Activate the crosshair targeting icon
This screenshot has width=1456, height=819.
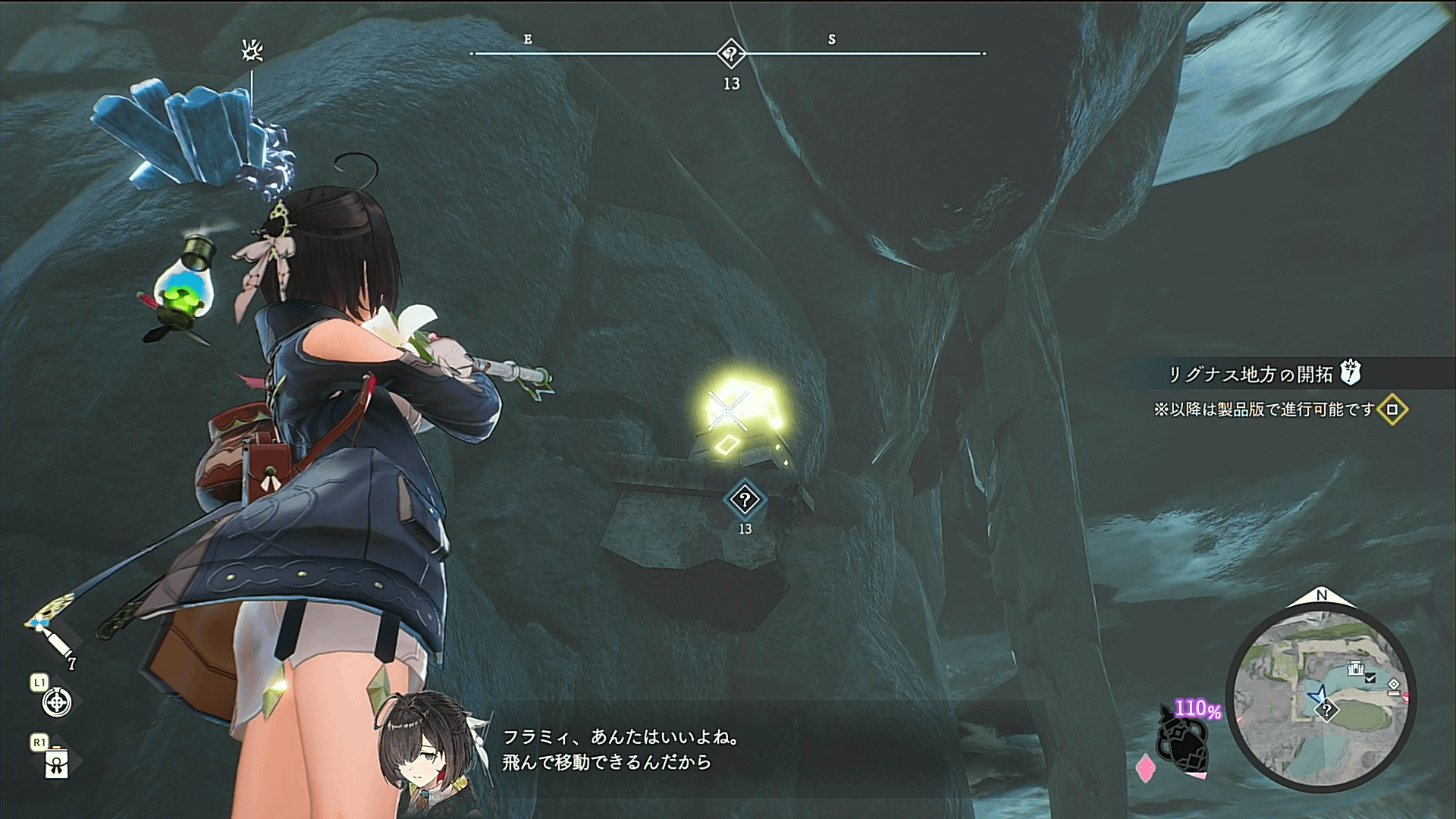[57, 702]
